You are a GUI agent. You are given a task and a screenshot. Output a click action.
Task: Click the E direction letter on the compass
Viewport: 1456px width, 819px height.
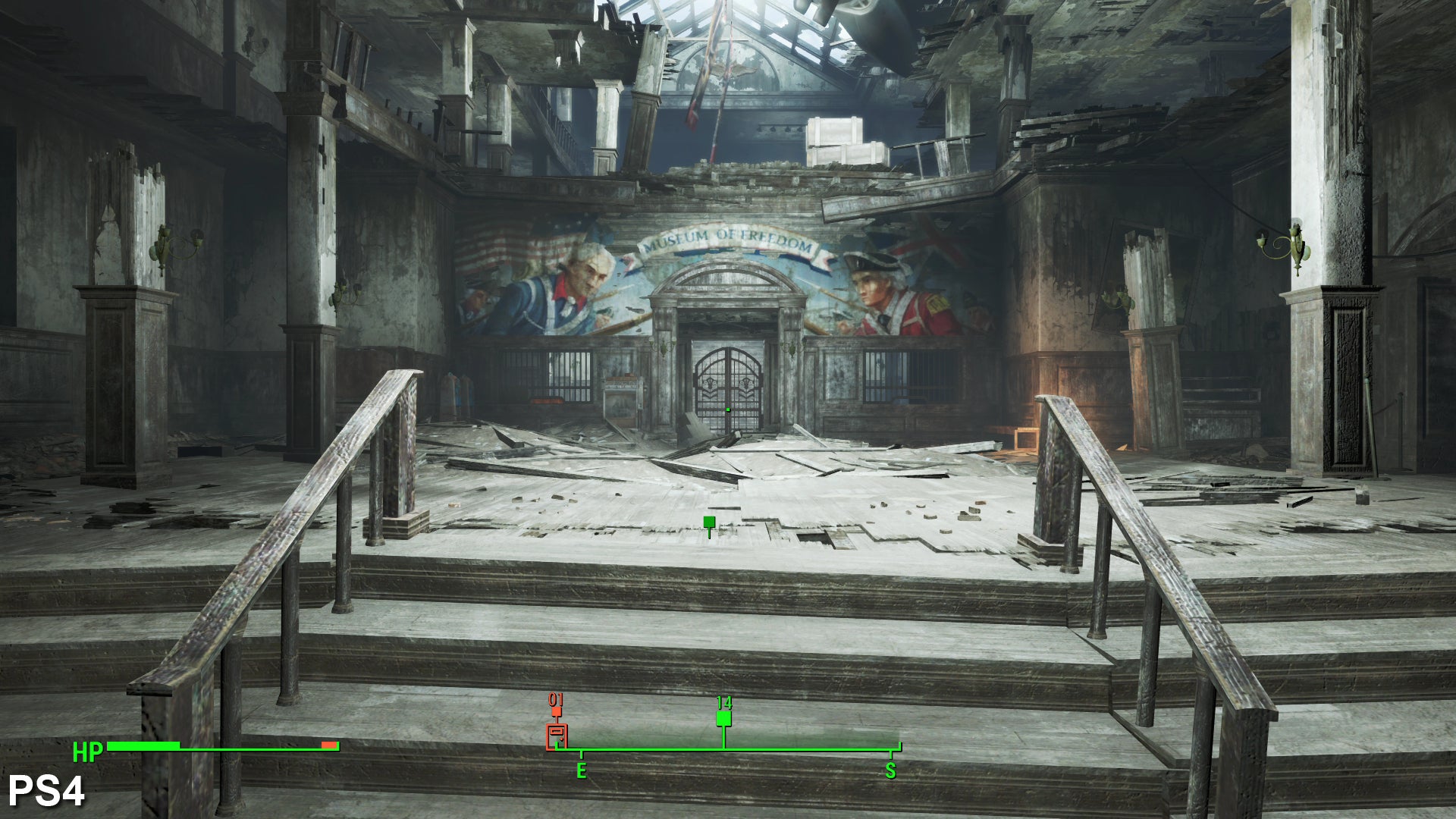(581, 771)
